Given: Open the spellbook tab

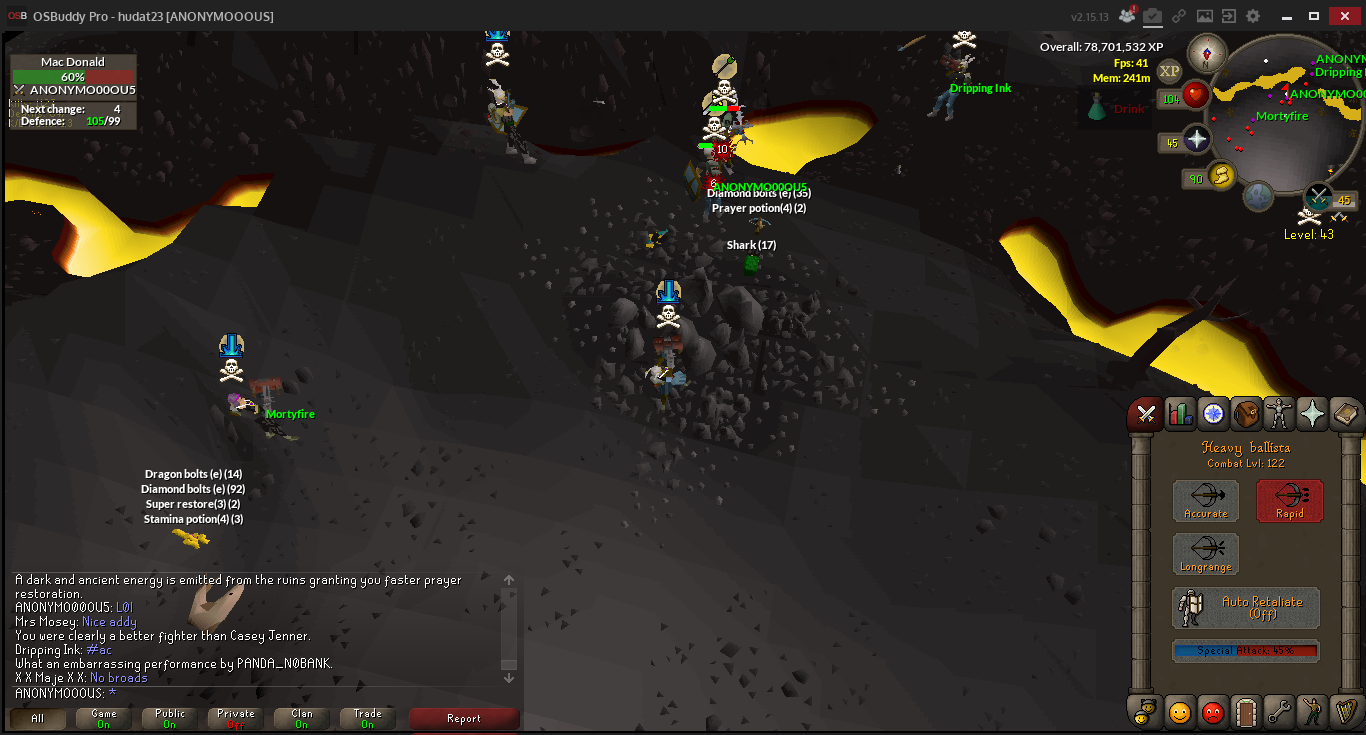Looking at the screenshot, I should [1344, 413].
